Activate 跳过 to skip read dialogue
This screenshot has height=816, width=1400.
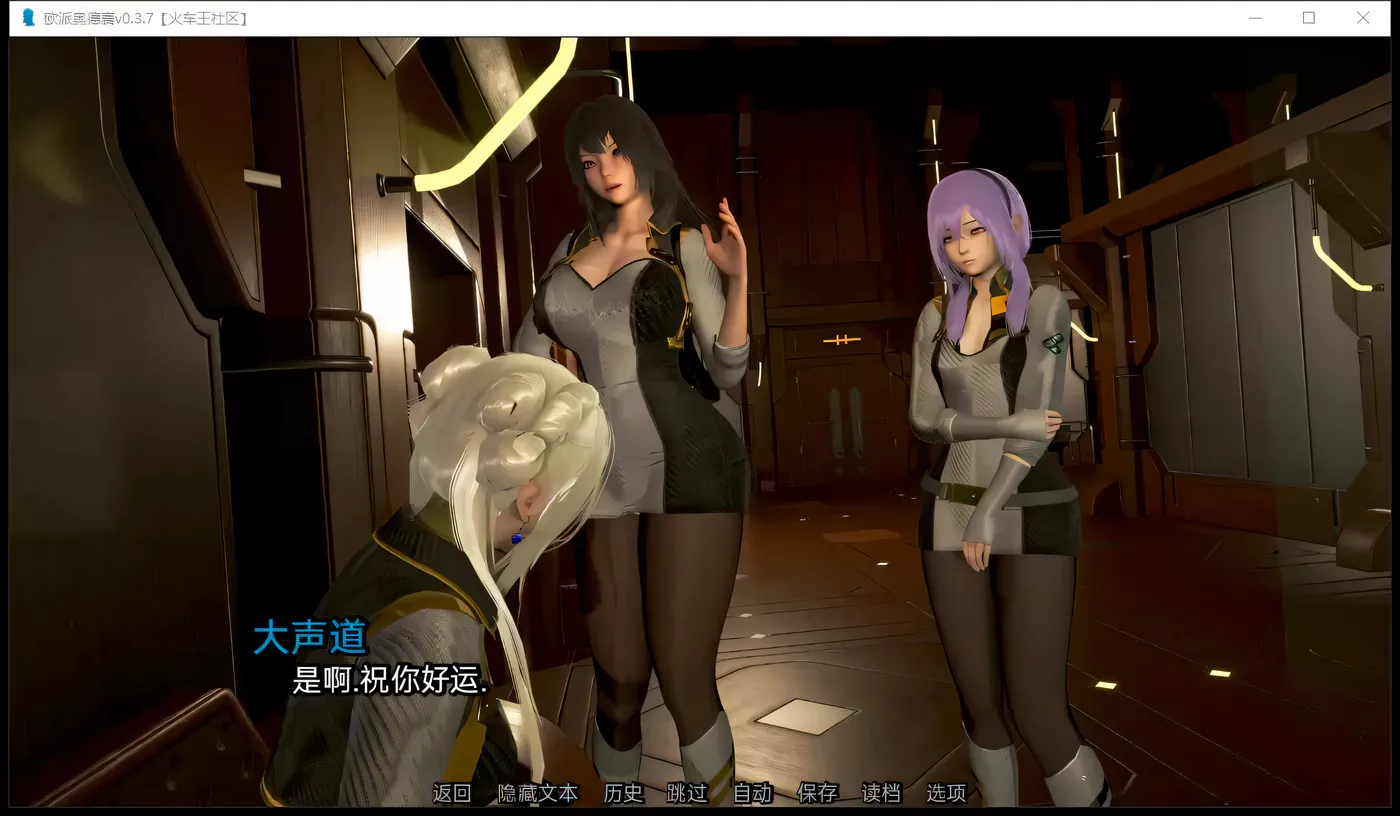click(x=686, y=793)
